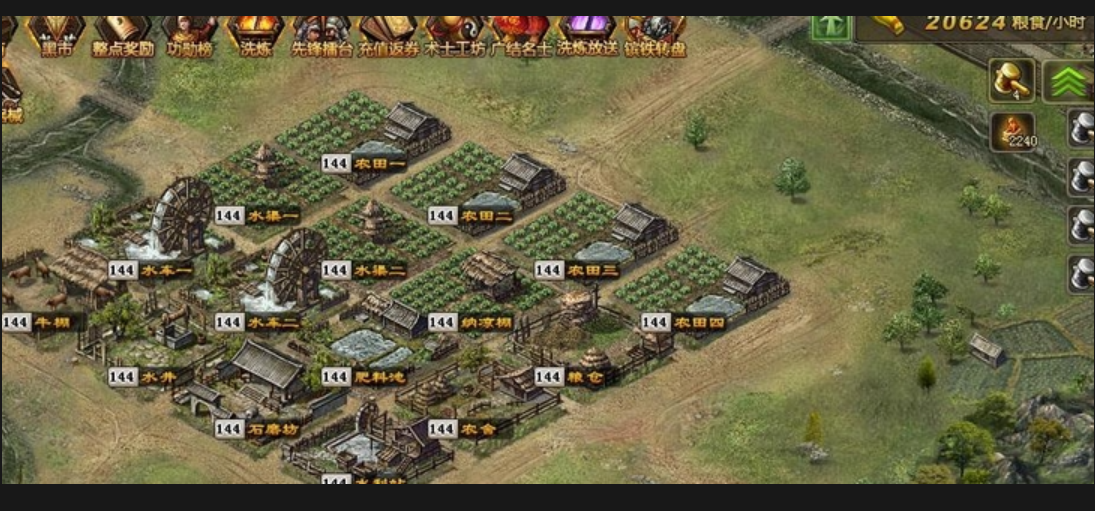Image resolution: width=1095 pixels, height=511 pixels.
Task: Click the green triple-chevron upgrade button
Action: 1067,81
